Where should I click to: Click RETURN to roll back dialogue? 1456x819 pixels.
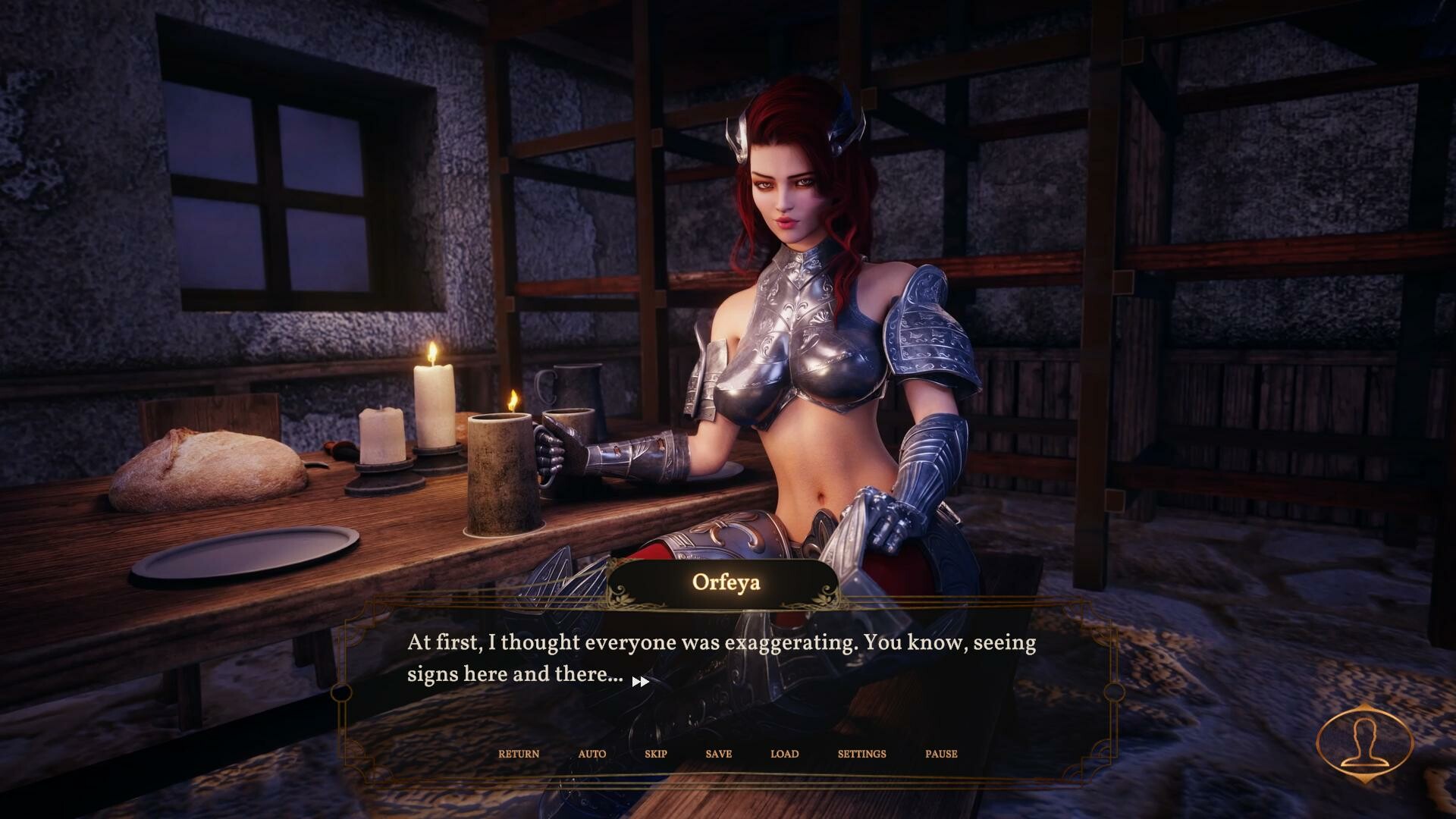tap(519, 754)
